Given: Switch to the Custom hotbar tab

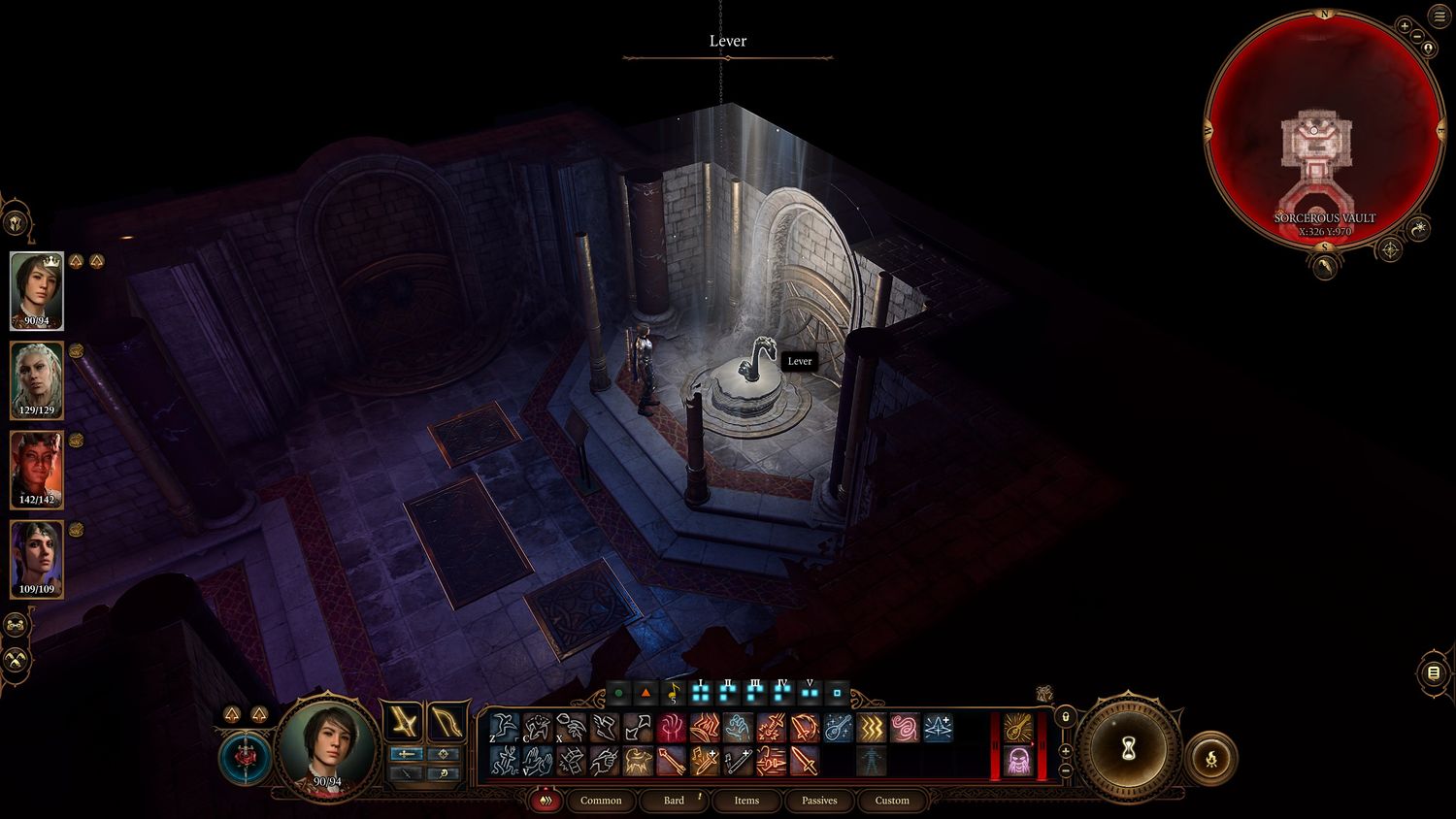Looking at the screenshot, I should click(x=892, y=801).
